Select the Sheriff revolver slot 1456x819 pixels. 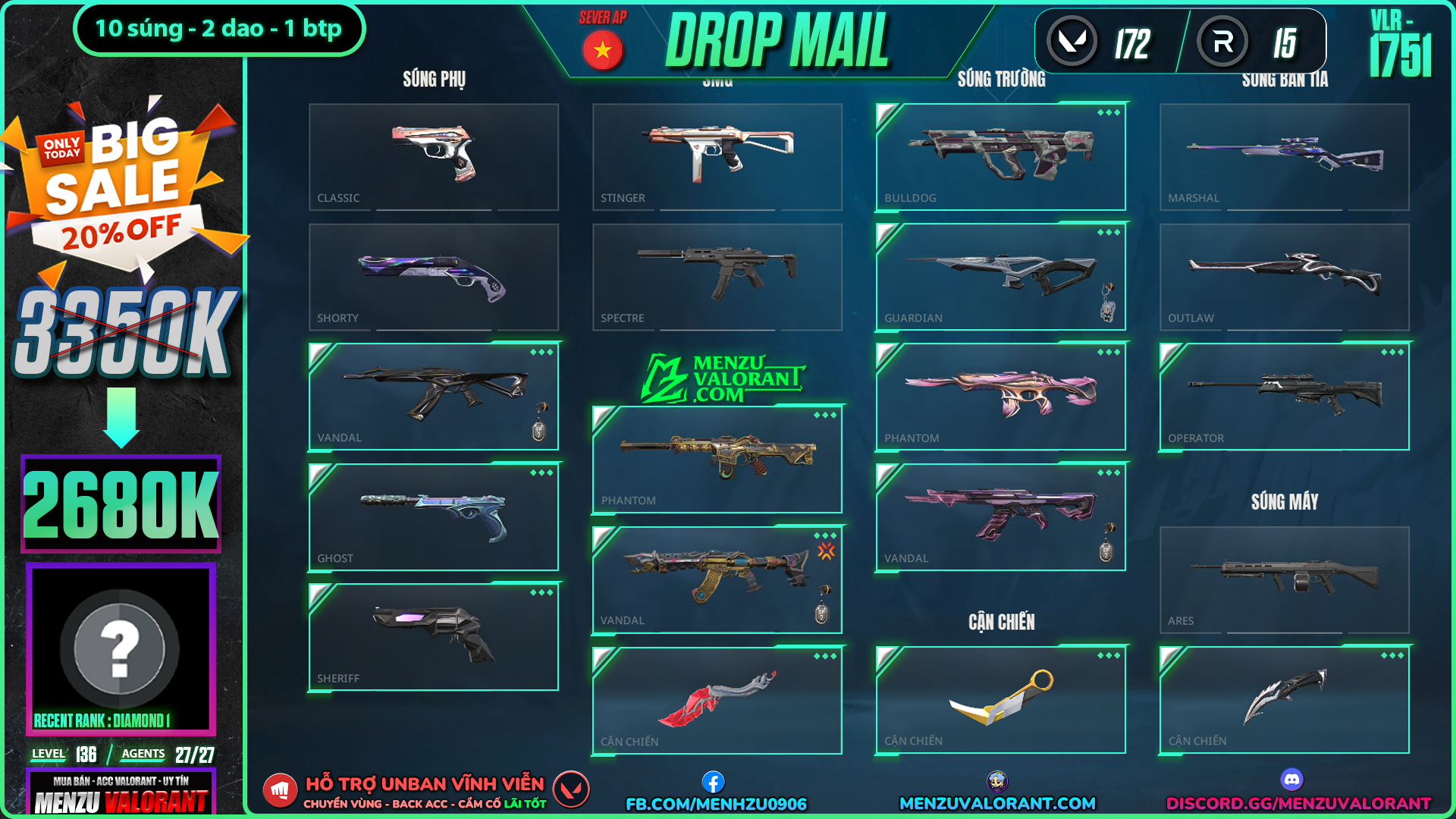click(433, 637)
